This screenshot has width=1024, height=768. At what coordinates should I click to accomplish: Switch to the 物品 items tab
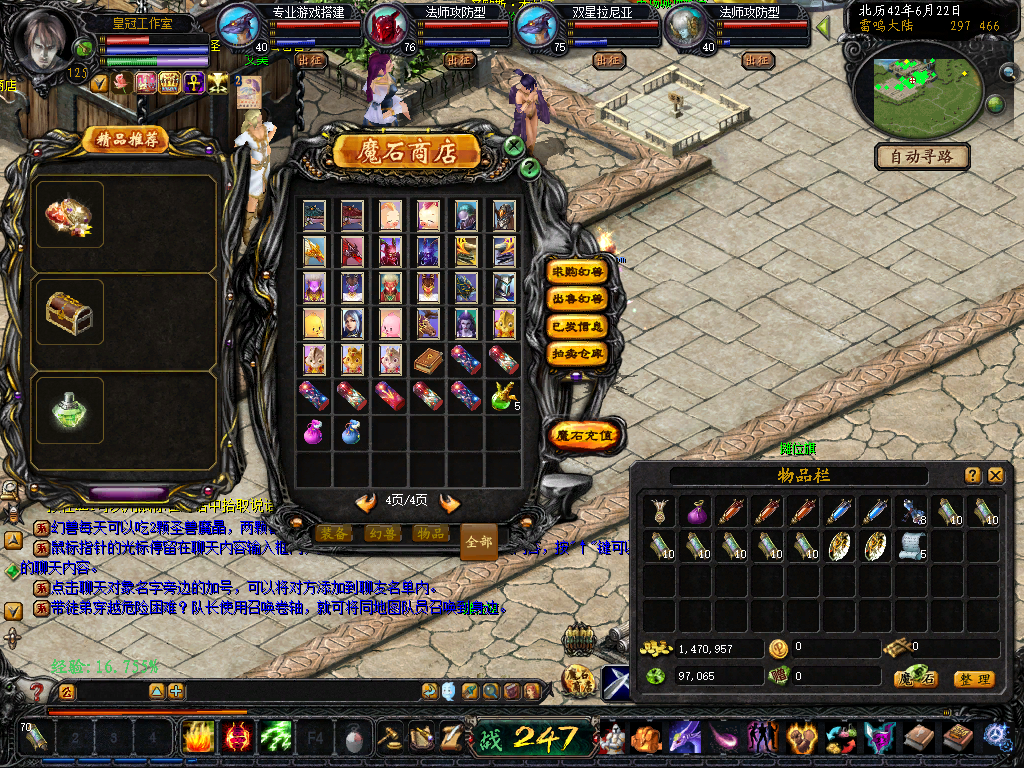coord(429,534)
